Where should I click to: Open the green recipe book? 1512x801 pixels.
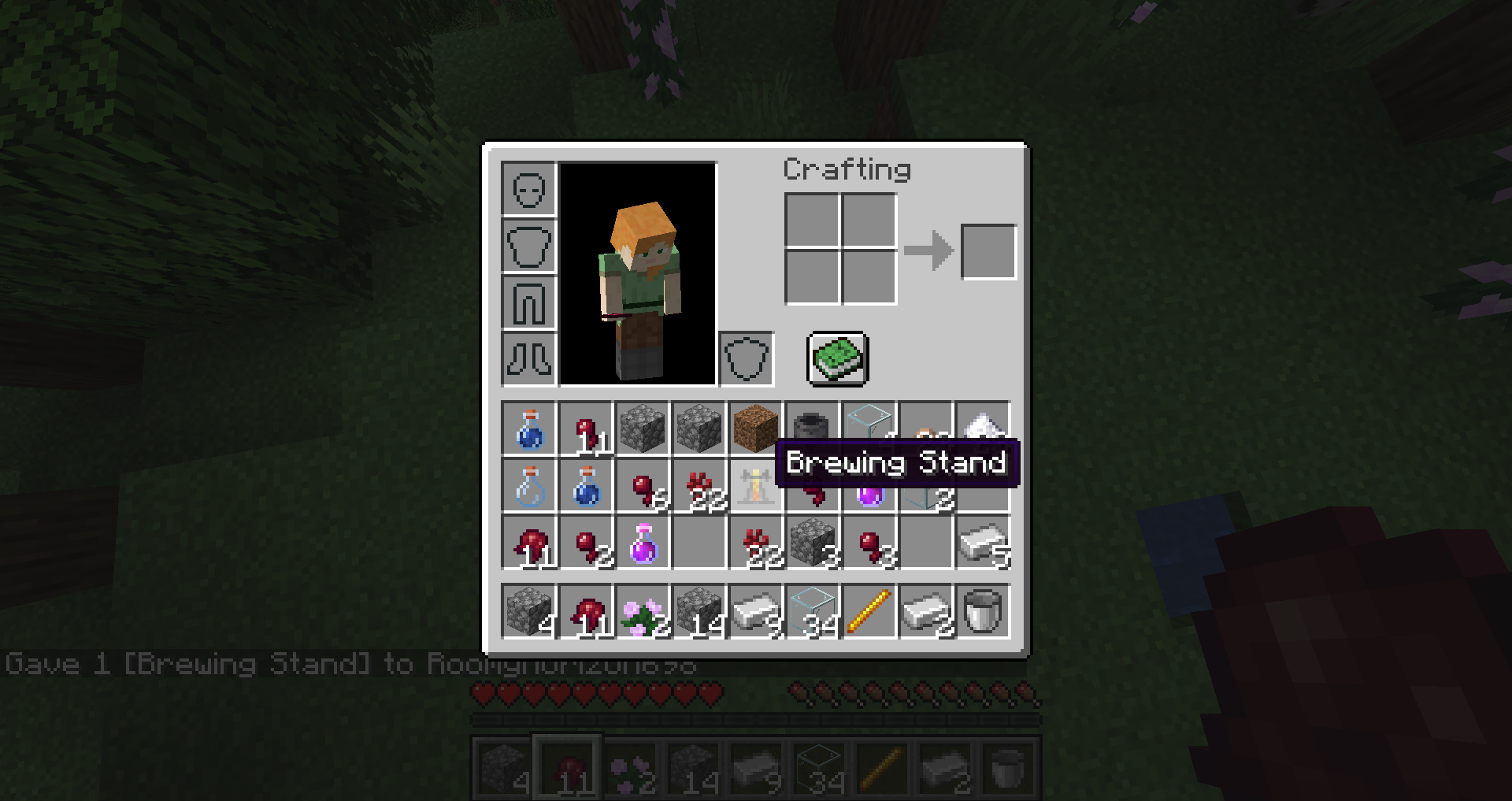click(837, 358)
